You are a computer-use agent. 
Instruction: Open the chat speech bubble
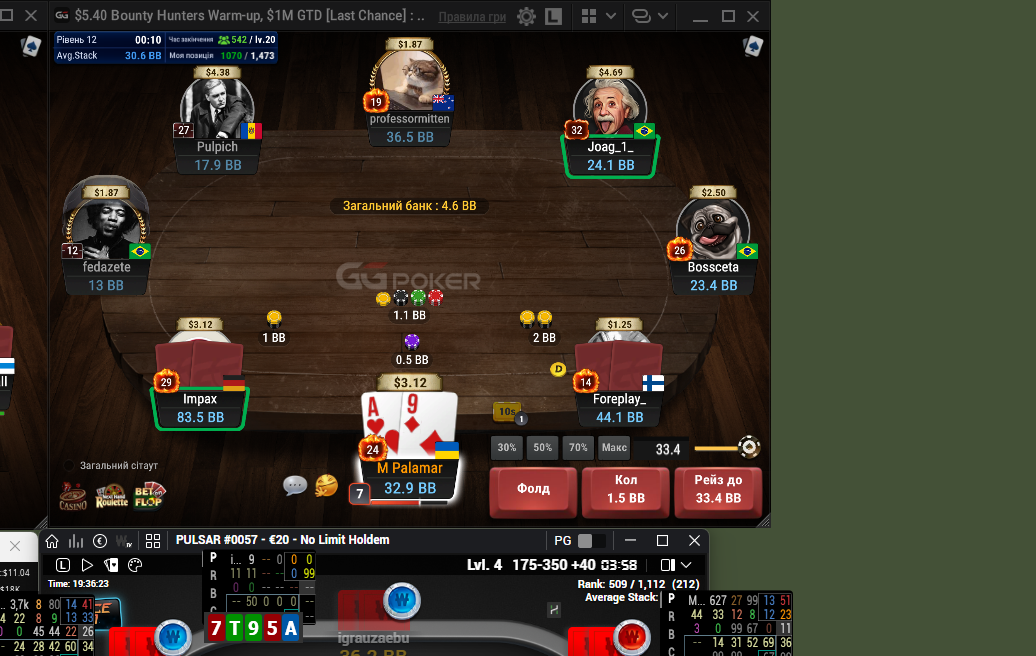[x=295, y=486]
